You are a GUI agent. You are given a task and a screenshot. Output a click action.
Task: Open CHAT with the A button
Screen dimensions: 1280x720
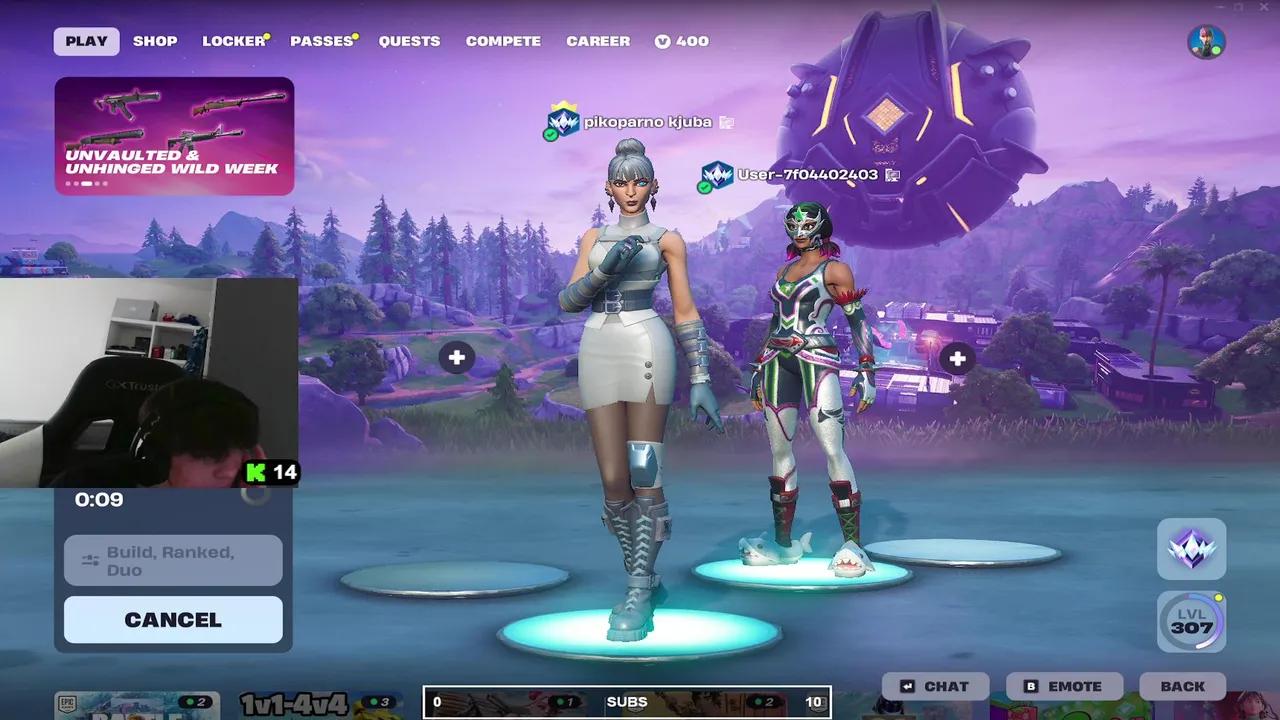(934, 686)
